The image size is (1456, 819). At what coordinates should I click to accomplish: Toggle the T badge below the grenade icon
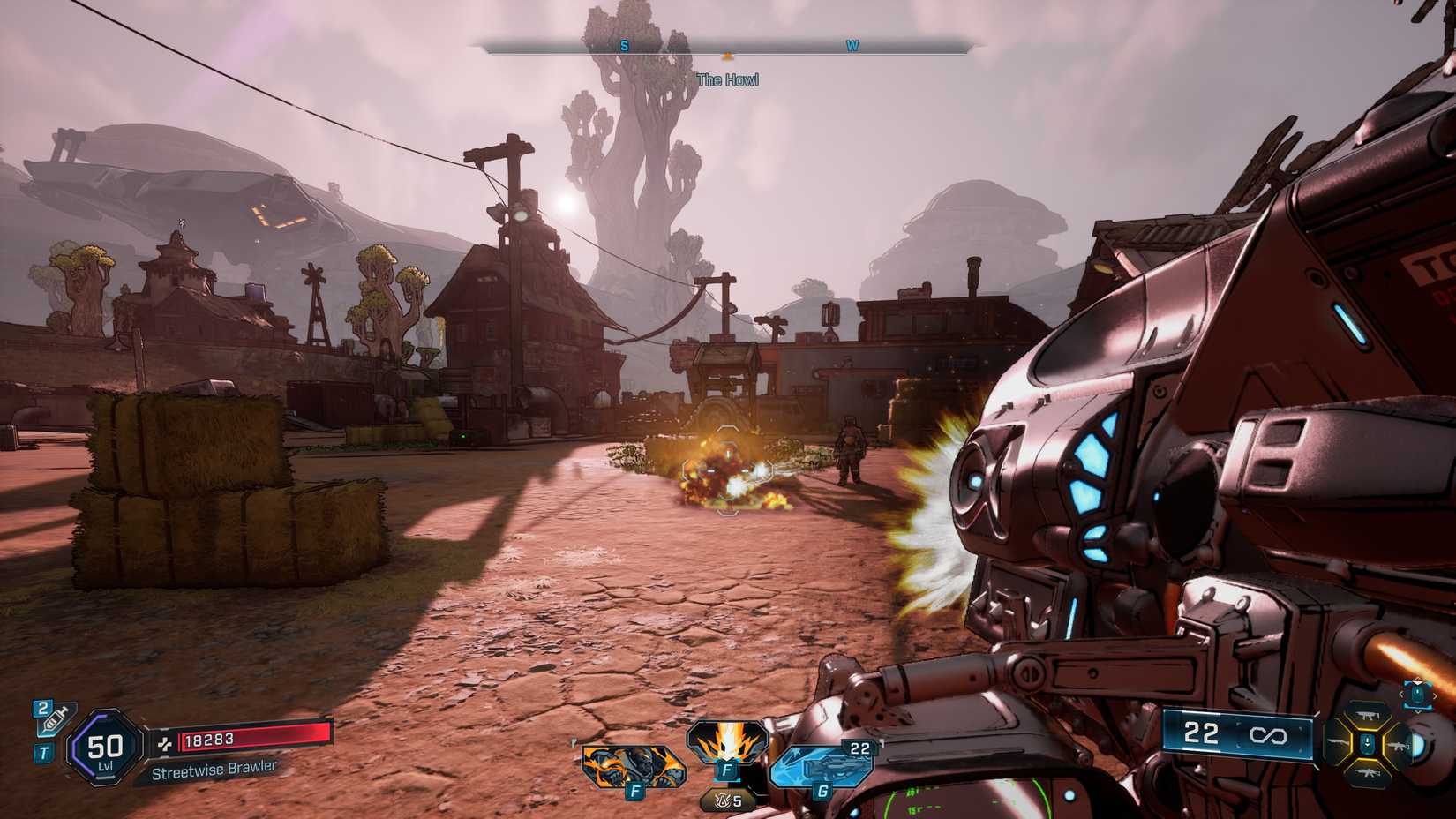tap(44, 750)
